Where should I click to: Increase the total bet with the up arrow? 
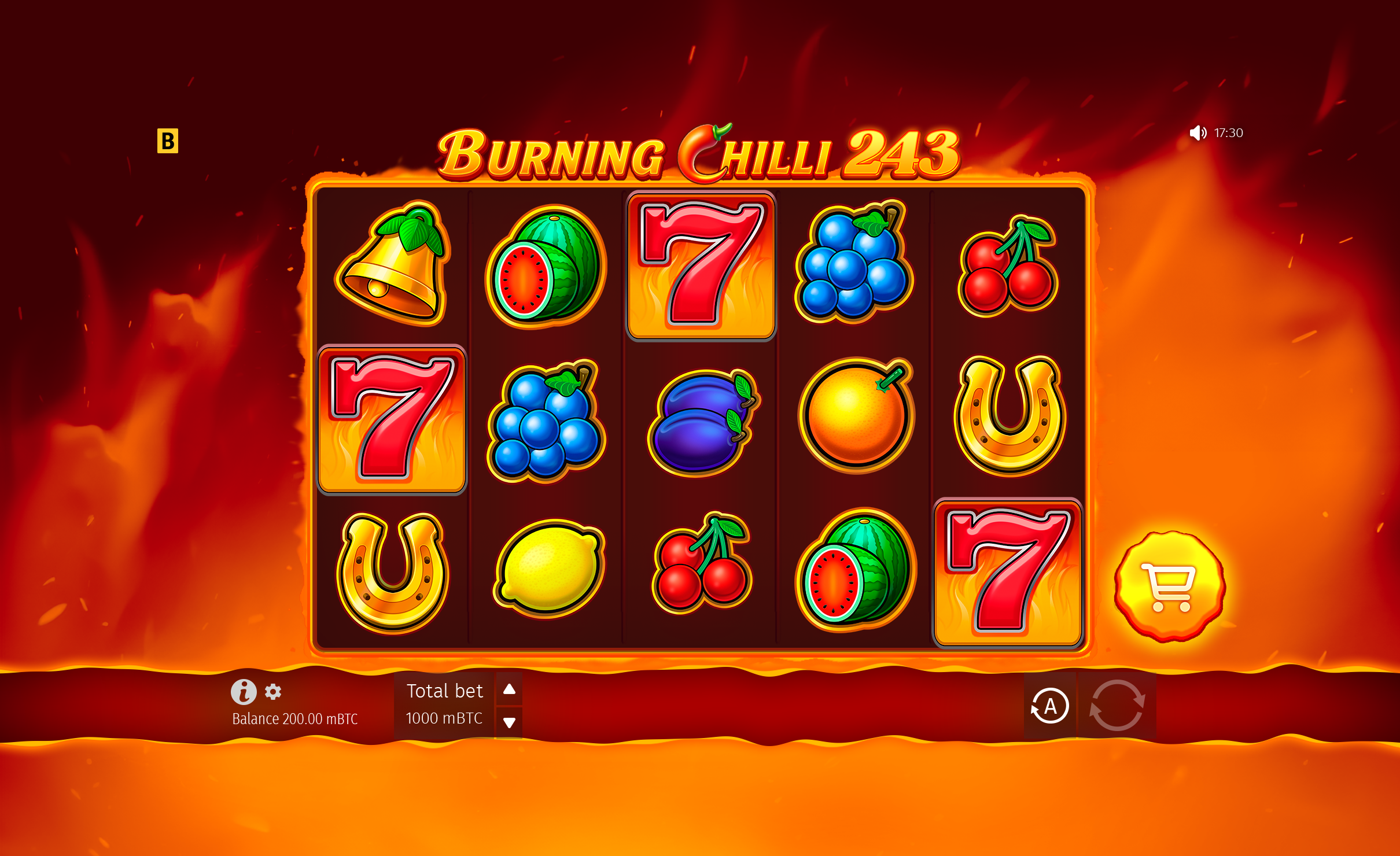[509, 689]
